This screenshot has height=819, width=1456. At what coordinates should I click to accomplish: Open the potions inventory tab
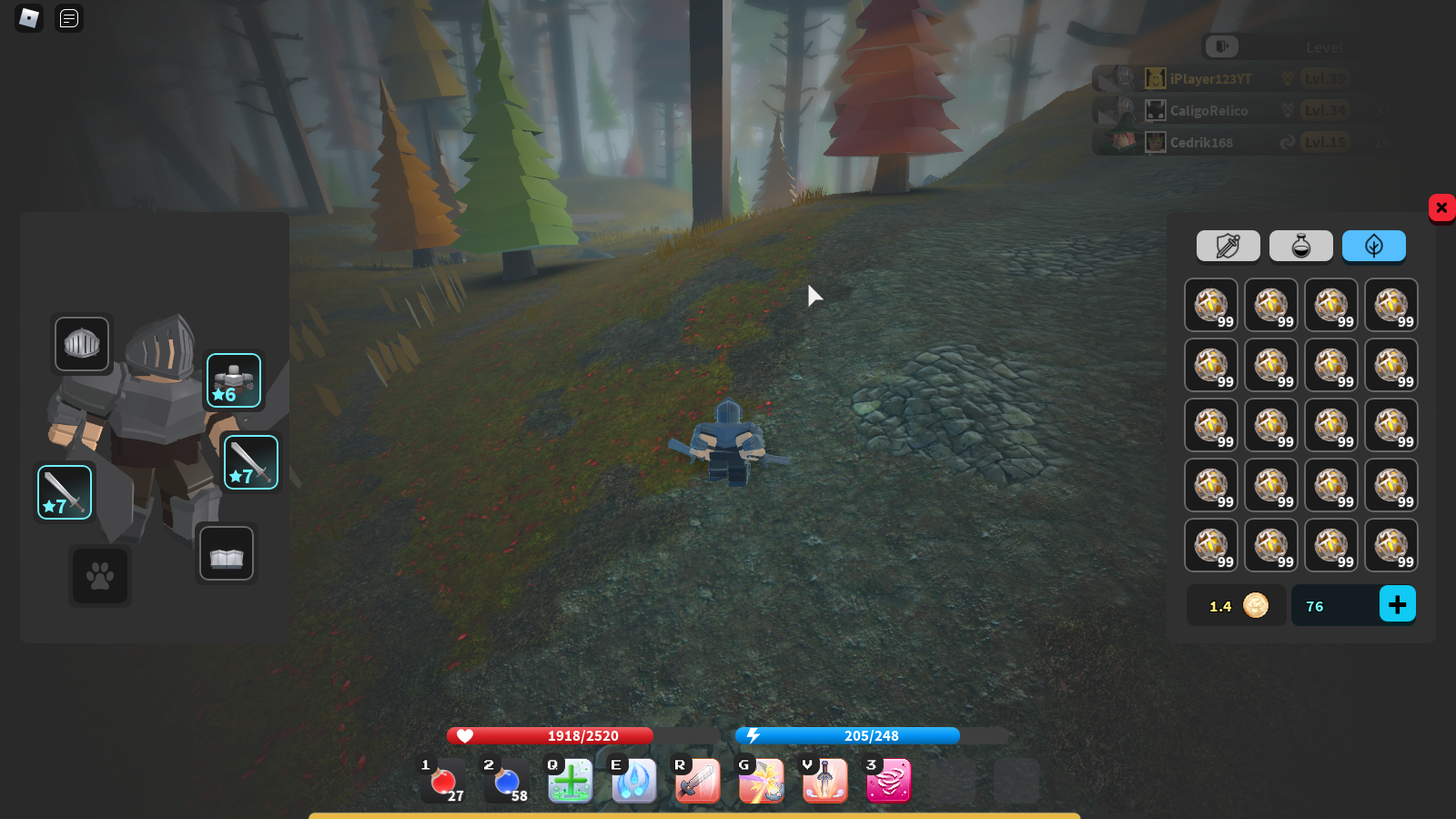(1301, 246)
